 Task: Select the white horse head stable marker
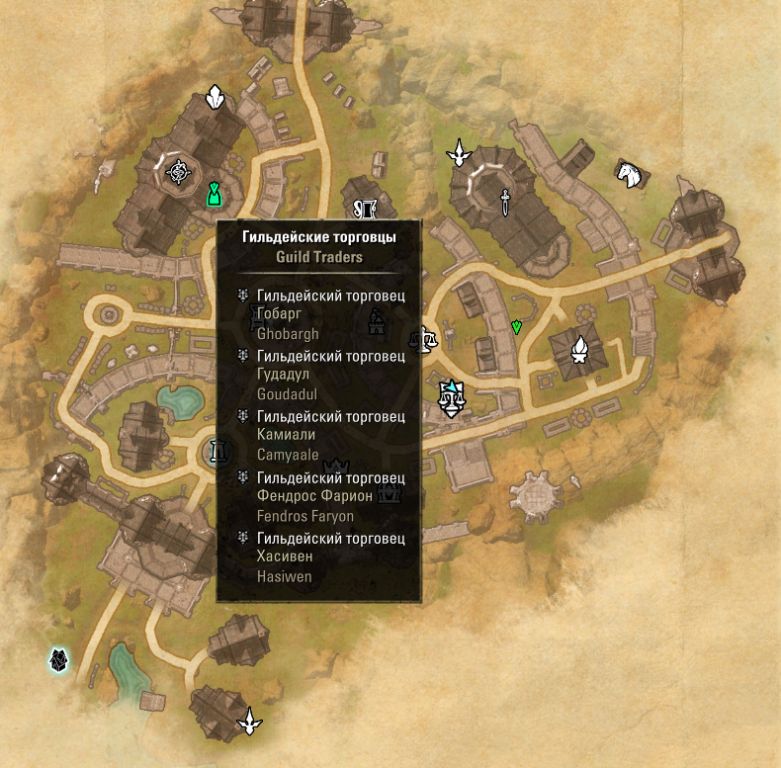point(628,174)
